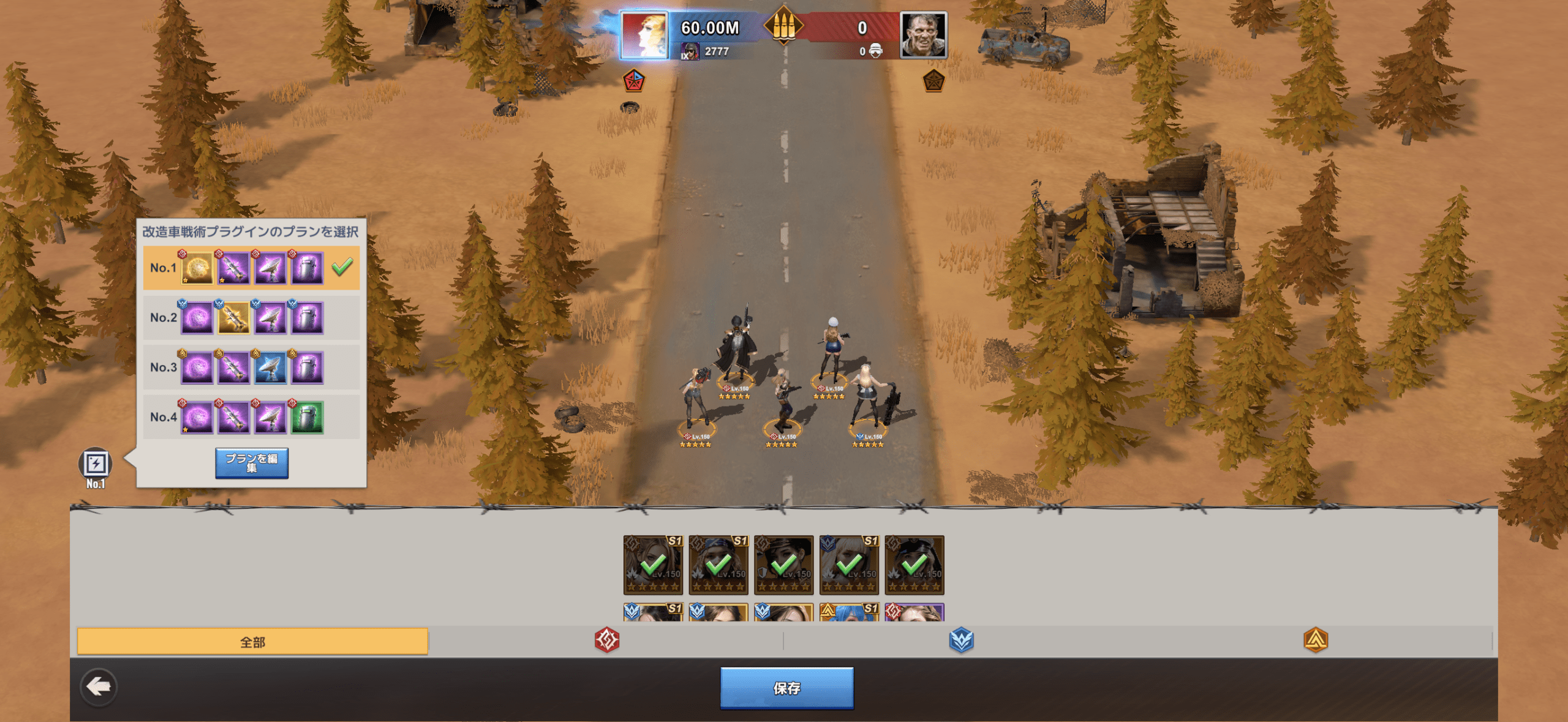Go back with the arrow button
The image size is (1568, 722).
point(98,687)
